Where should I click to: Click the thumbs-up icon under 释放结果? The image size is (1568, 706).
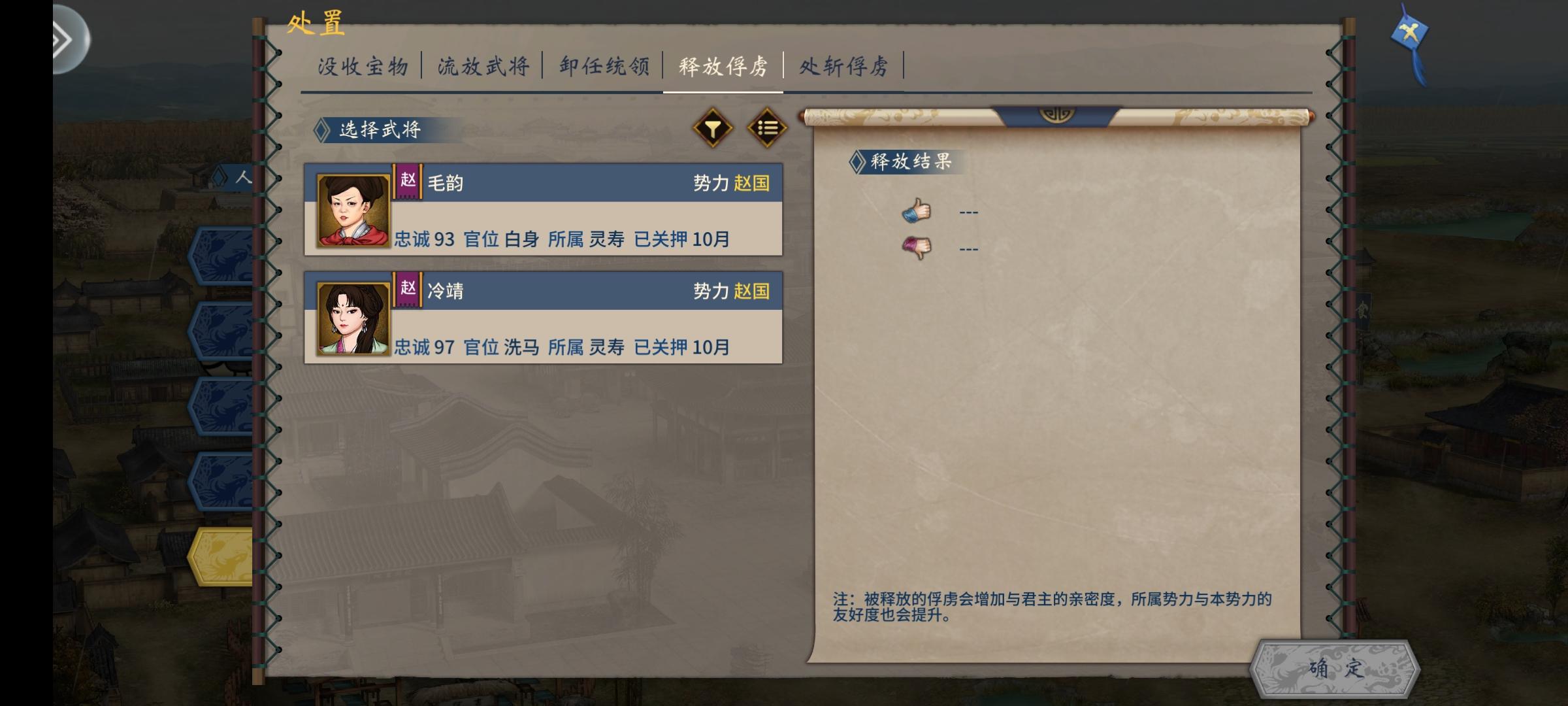tap(917, 209)
